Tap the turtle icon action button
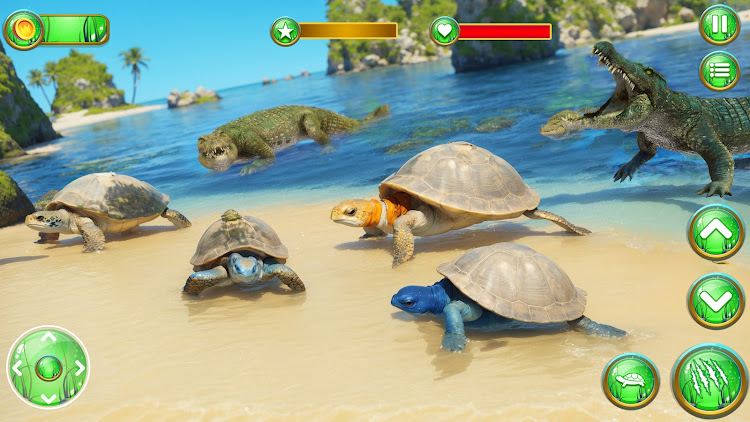 pos(631,381)
